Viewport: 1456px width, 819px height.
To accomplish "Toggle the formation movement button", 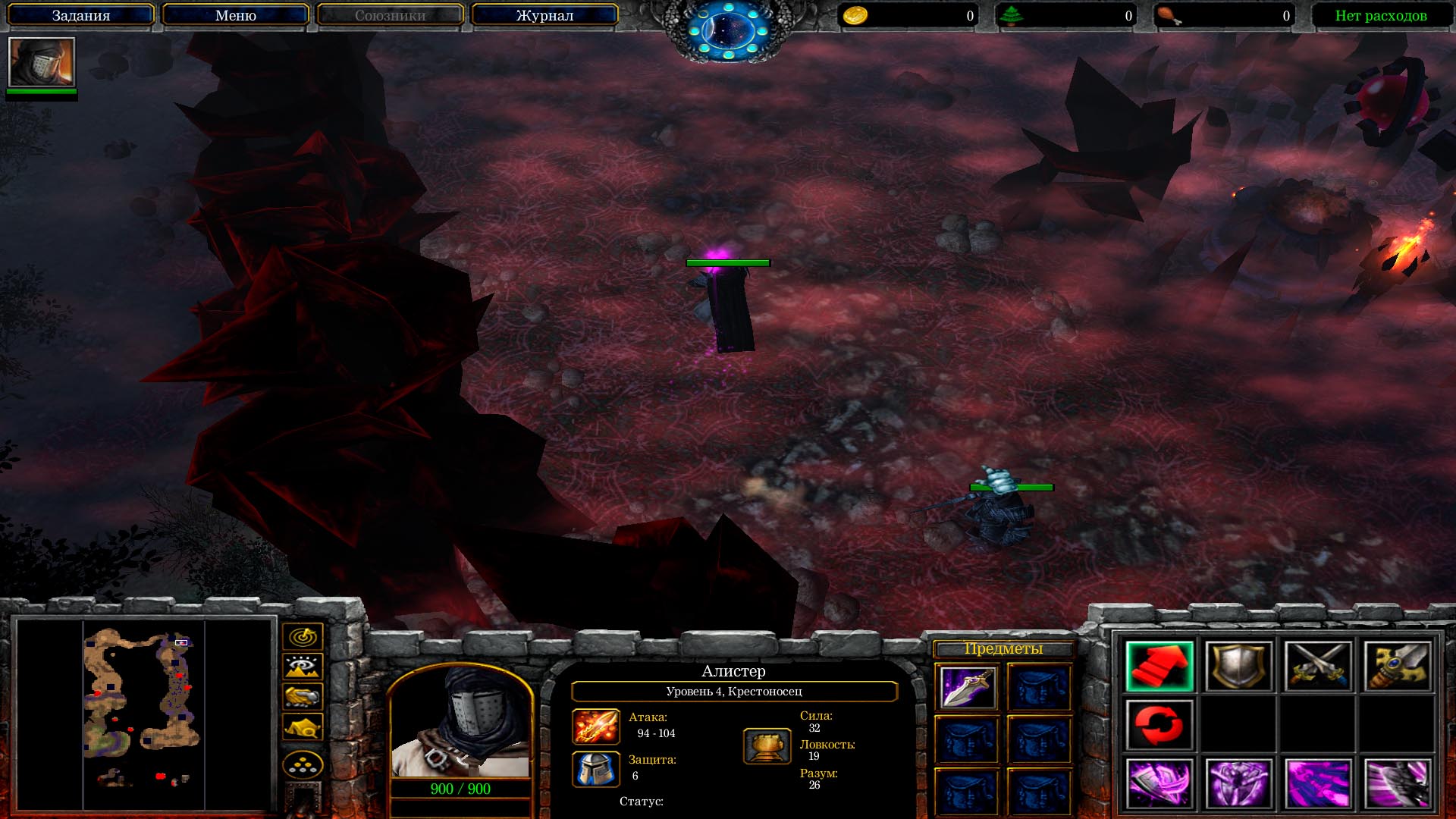I will click(303, 765).
